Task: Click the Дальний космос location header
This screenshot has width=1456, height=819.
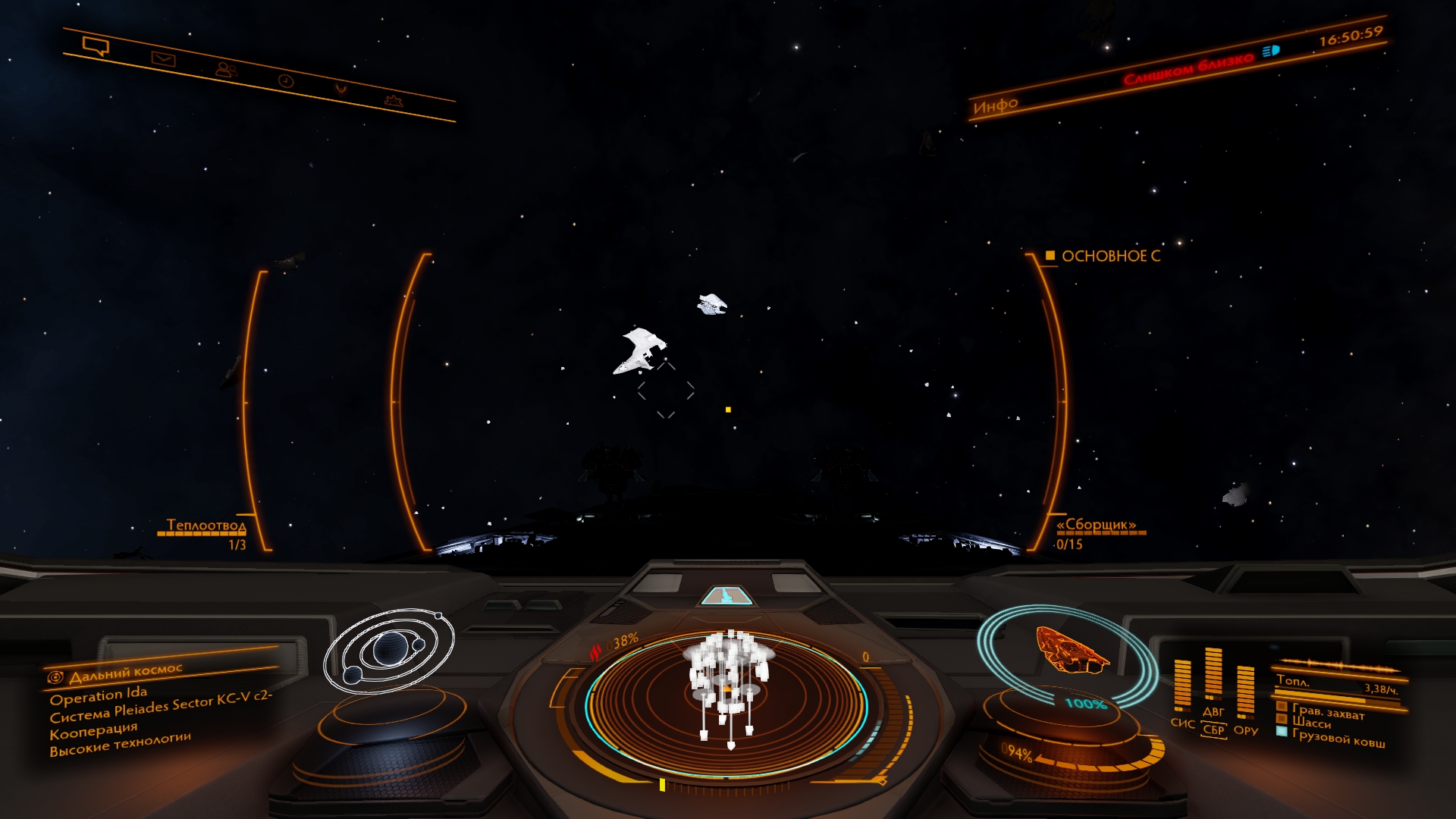Action: click(x=126, y=673)
